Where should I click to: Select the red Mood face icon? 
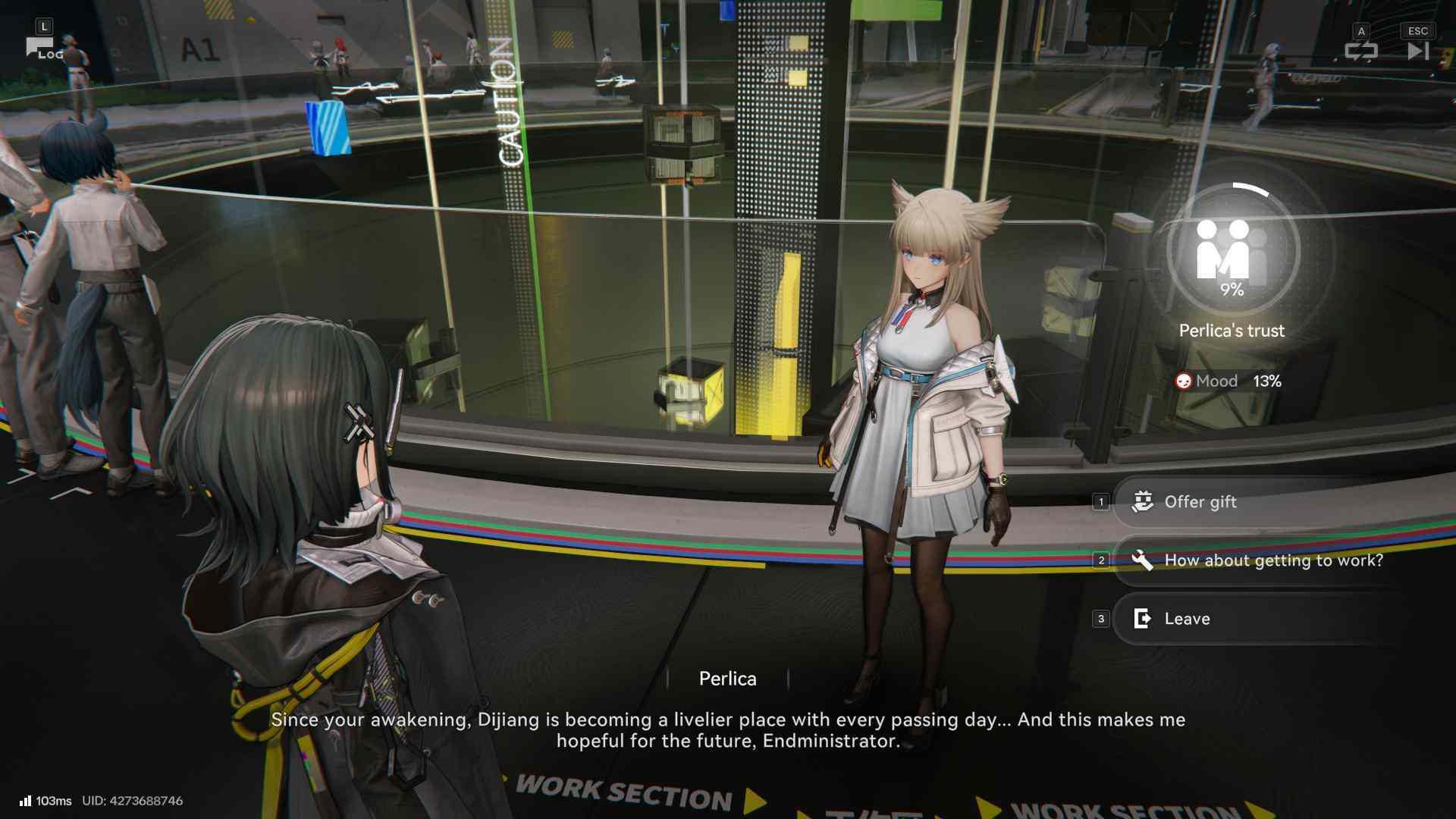pos(1183,381)
